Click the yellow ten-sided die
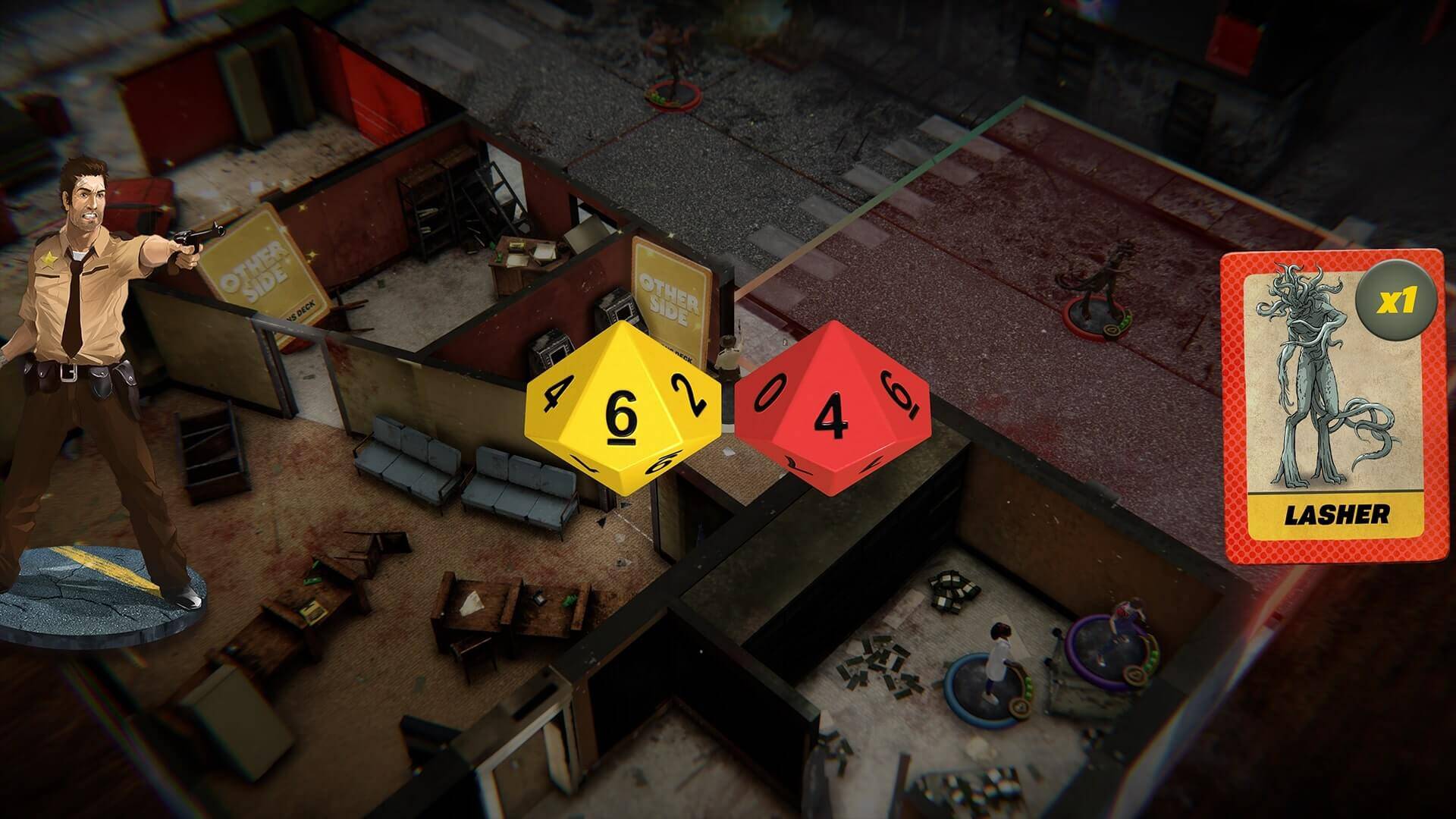This screenshot has height=819, width=1456. click(x=622, y=409)
